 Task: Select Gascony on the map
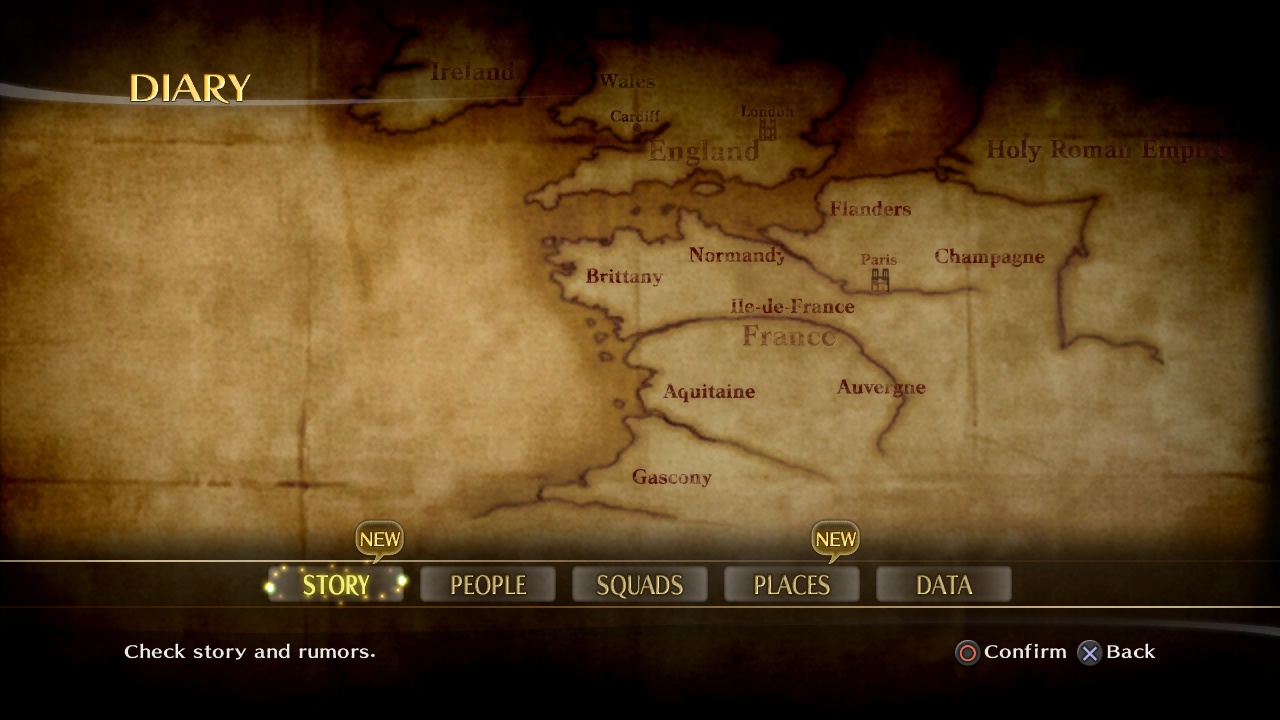(671, 478)
